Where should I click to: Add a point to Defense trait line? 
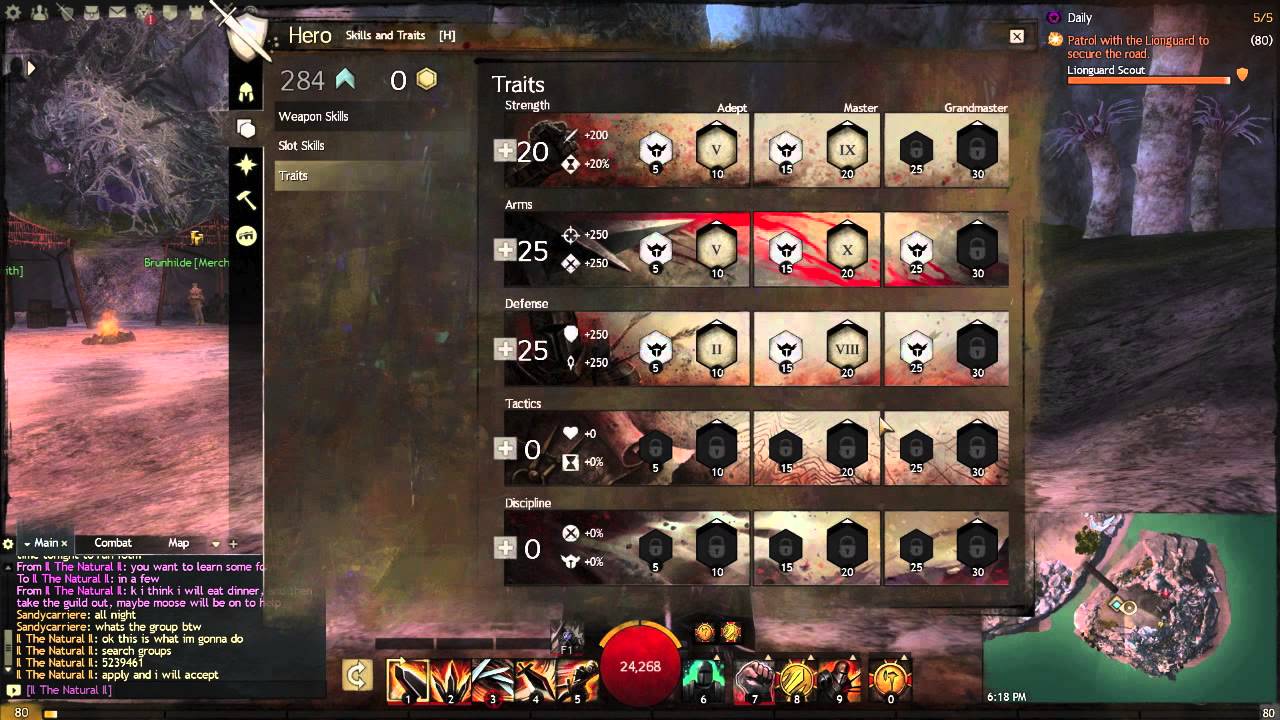click(505, 349)
